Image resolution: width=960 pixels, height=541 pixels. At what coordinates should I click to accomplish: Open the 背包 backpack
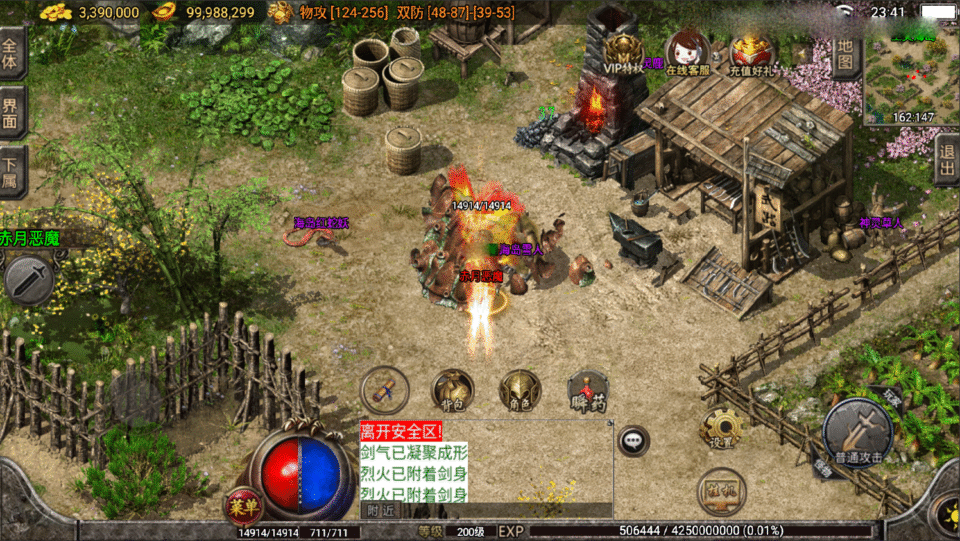point(451,390)
